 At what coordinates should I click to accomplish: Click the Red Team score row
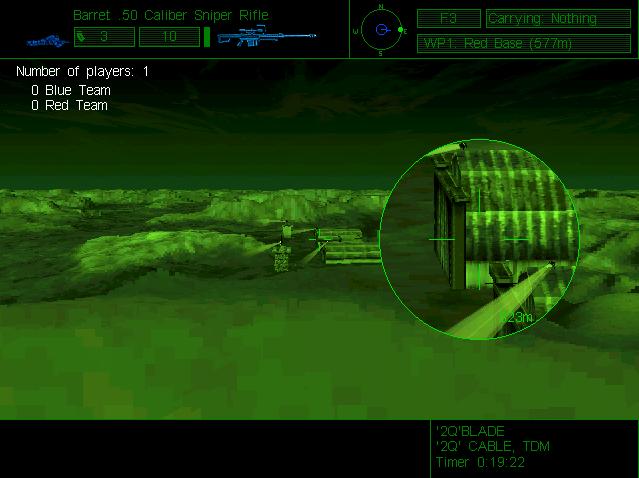(70, 104)
